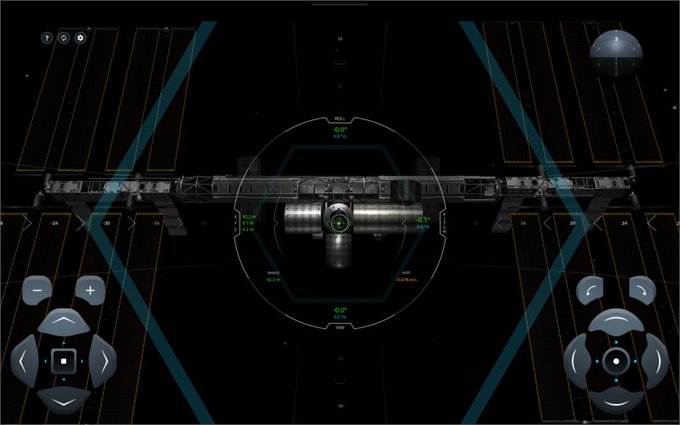This screenshot has height=425, width=680.
Task: Roll right with the clockwise arrow button
Action: (x=643, y=291)
